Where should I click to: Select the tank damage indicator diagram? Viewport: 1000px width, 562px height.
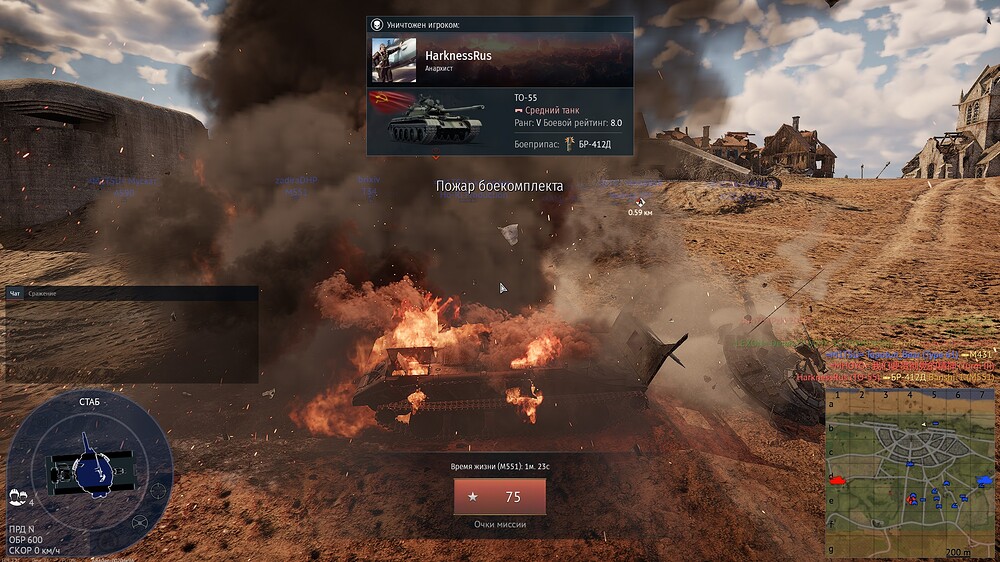pyautogui.click(x=90, y=468)
